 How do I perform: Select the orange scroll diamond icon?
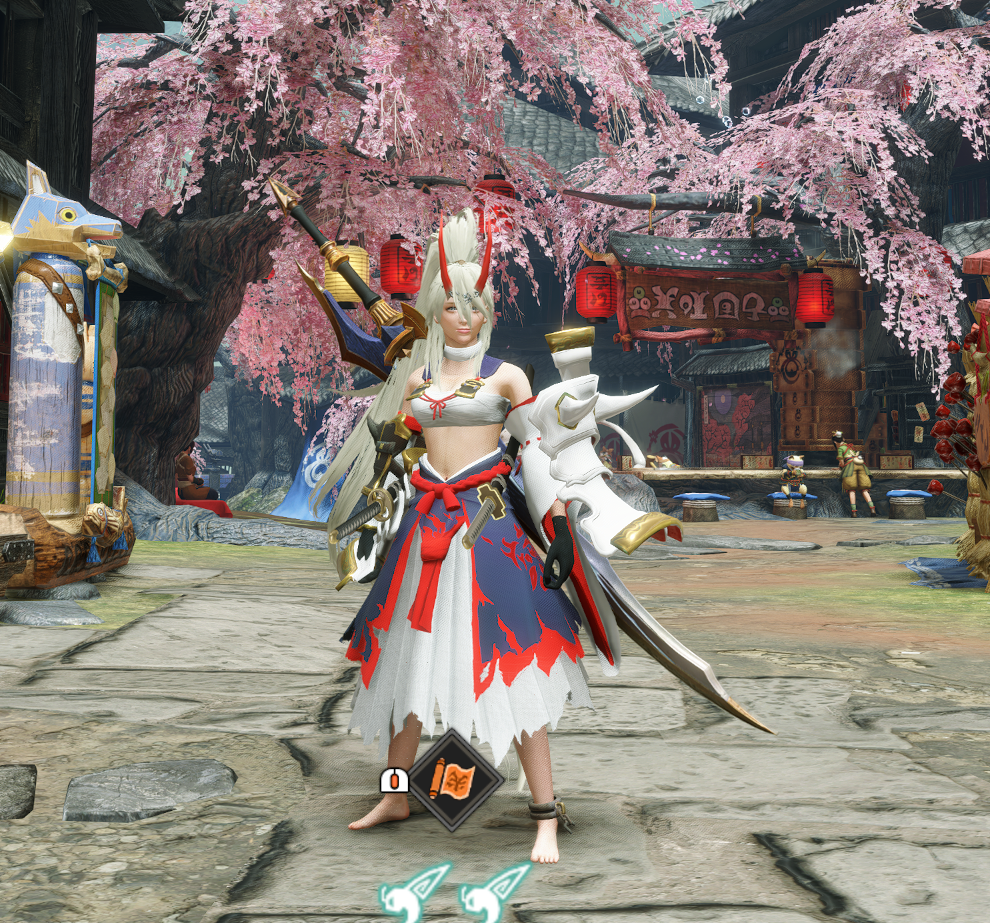[x=455, y=779]
